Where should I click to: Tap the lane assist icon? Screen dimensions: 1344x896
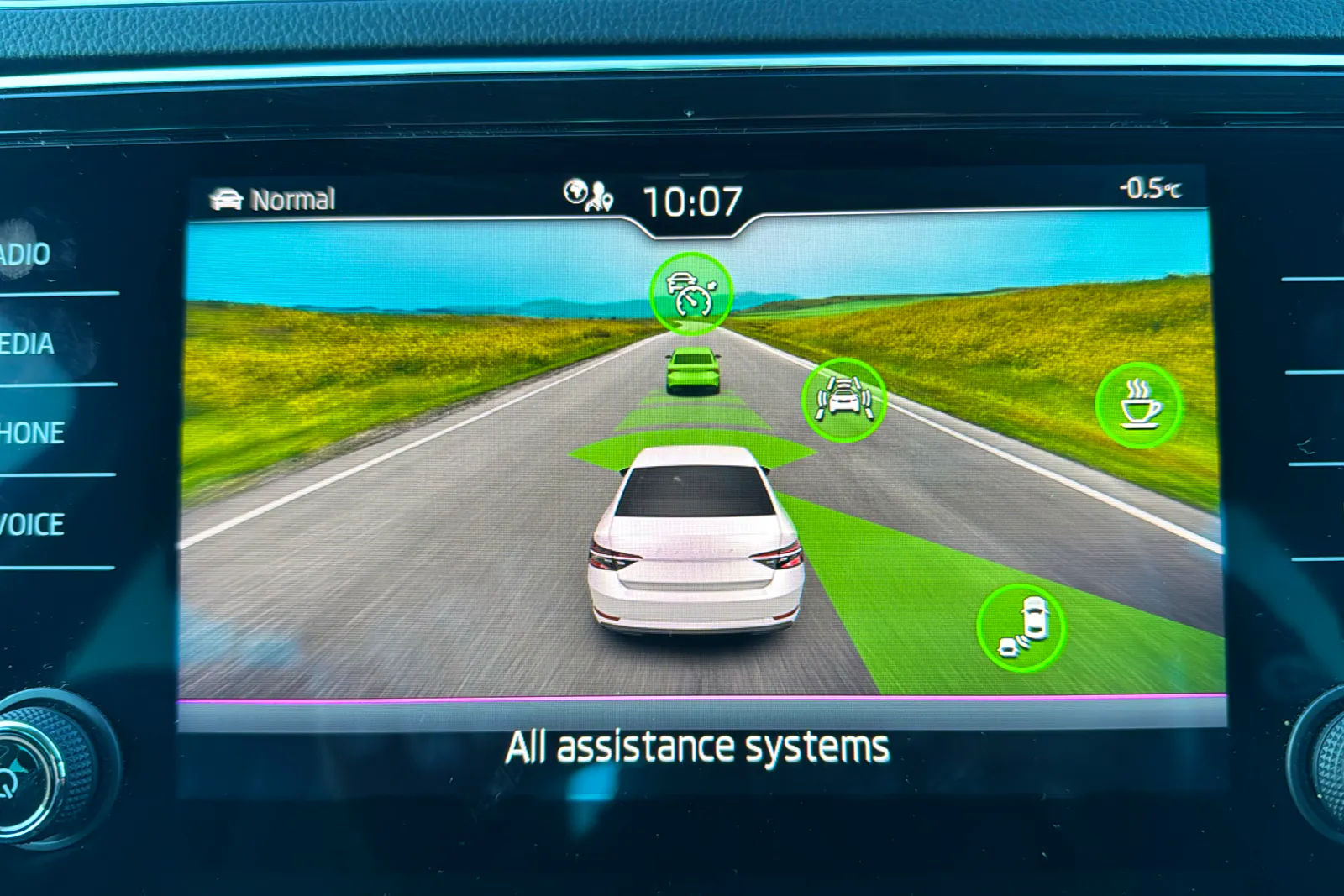[x=843, y=400]
